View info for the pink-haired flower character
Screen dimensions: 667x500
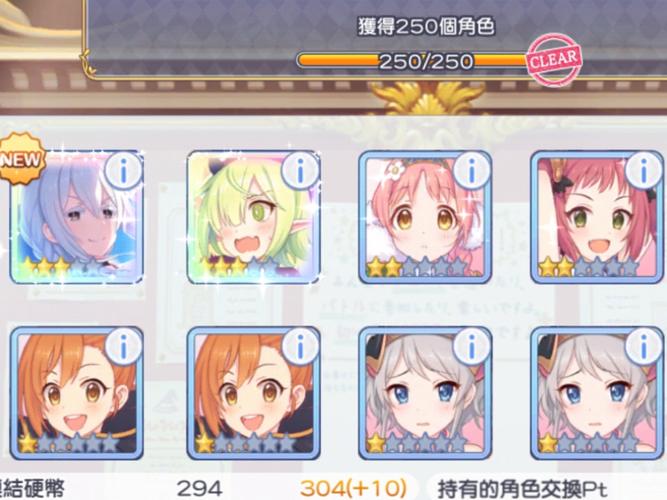tap(471, 171)
